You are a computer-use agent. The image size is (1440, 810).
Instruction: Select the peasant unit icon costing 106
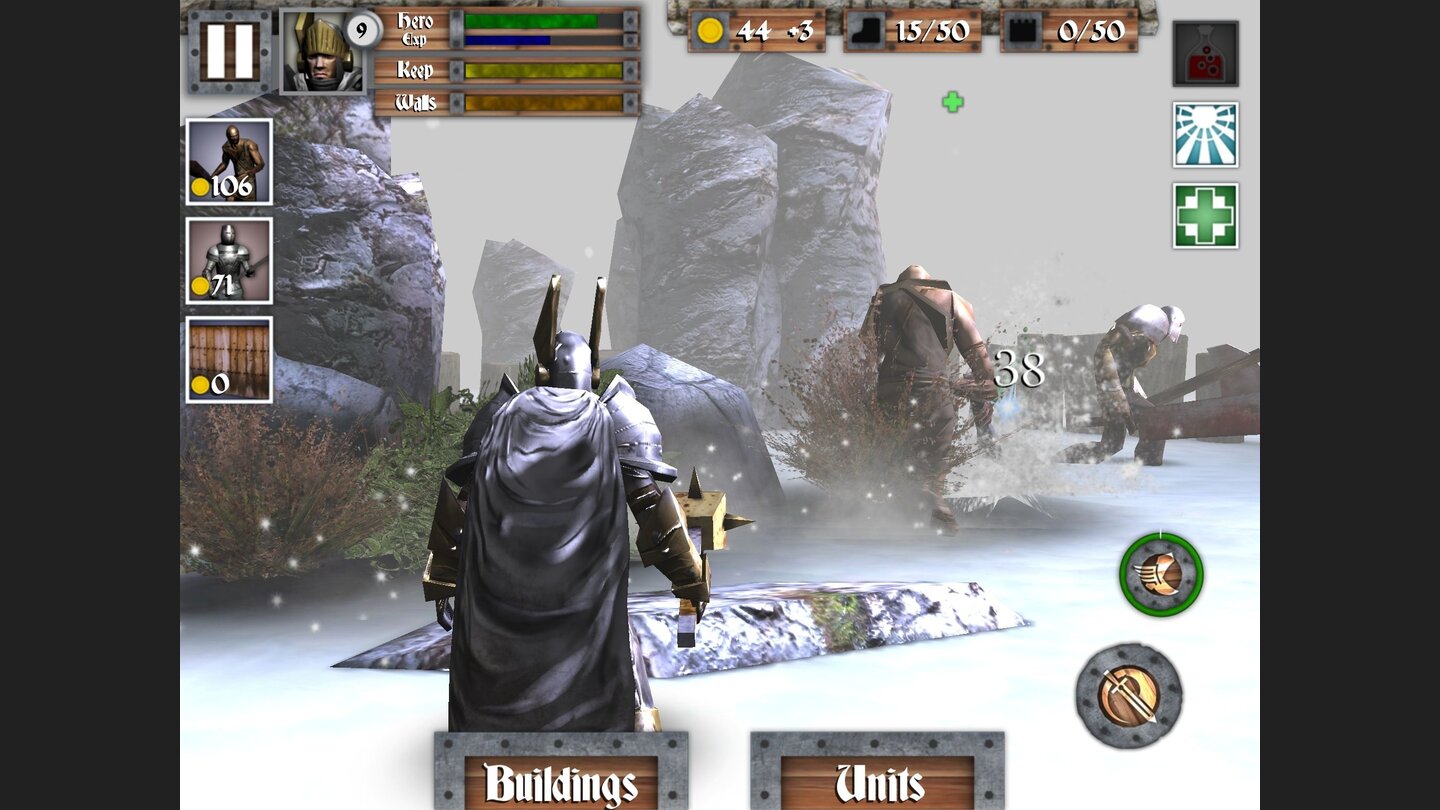tap(228, 162)
